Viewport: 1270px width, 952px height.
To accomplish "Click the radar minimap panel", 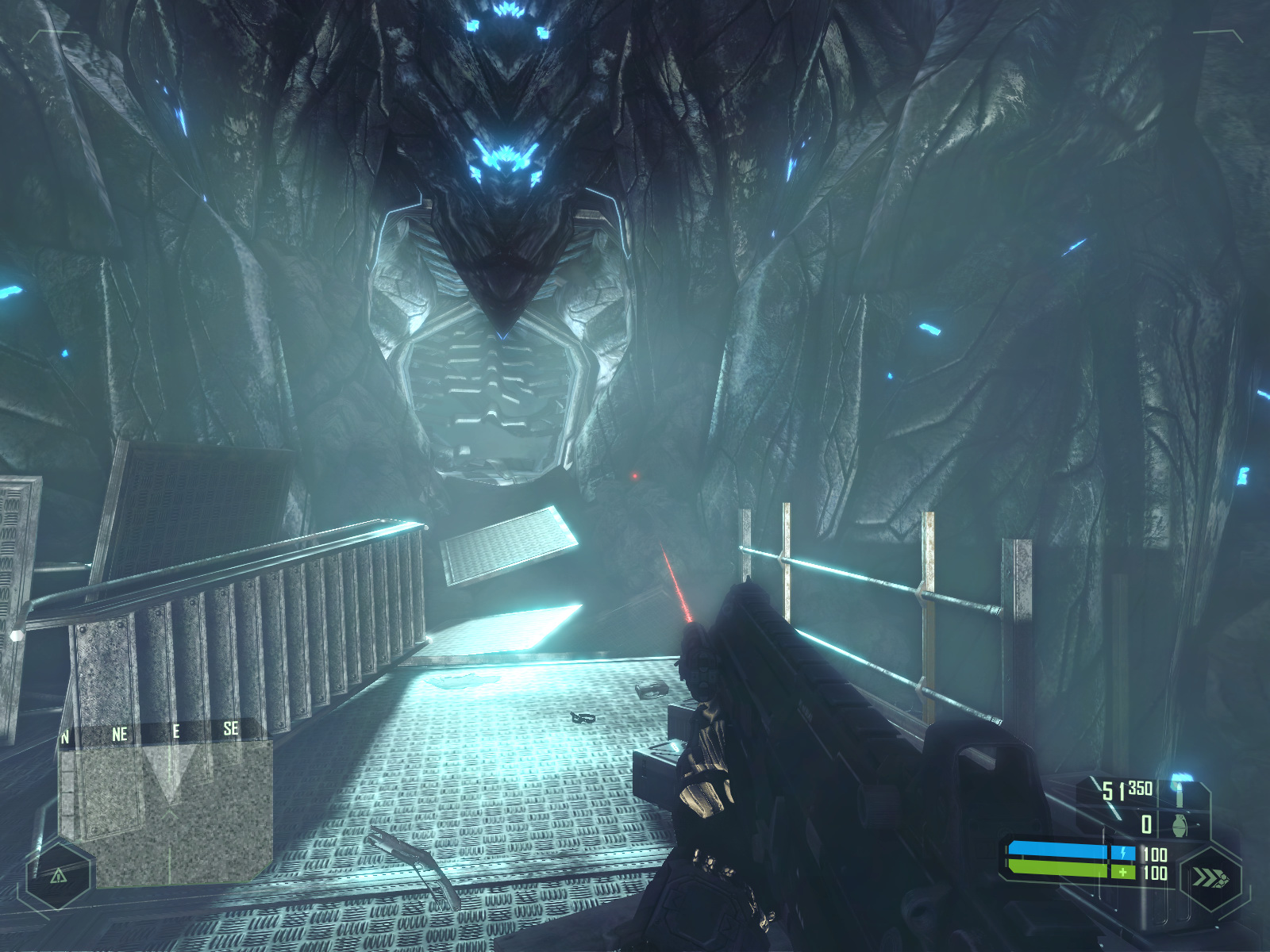I will pyautogui.click(x=167, y=813).
